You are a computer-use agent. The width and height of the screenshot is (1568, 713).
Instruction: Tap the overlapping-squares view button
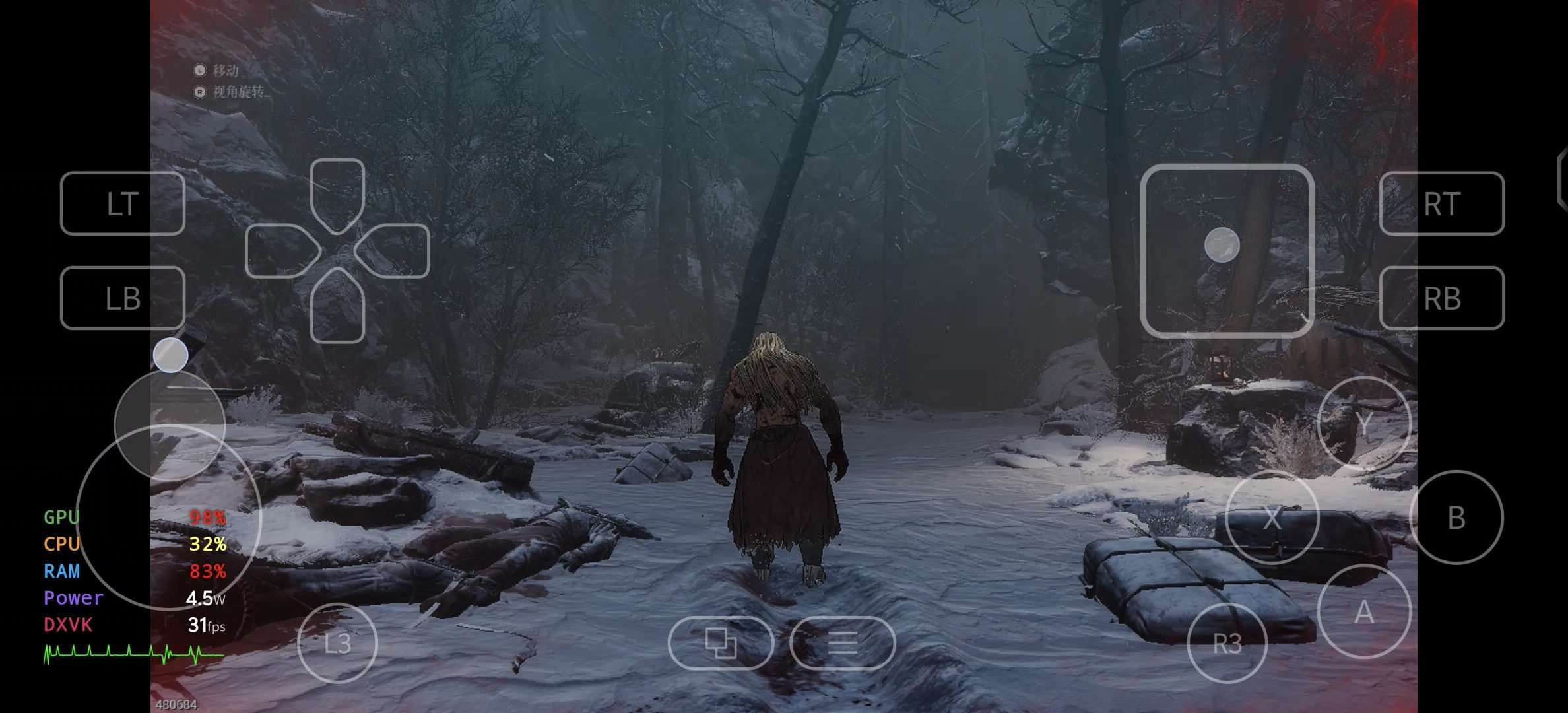point(721,642)
